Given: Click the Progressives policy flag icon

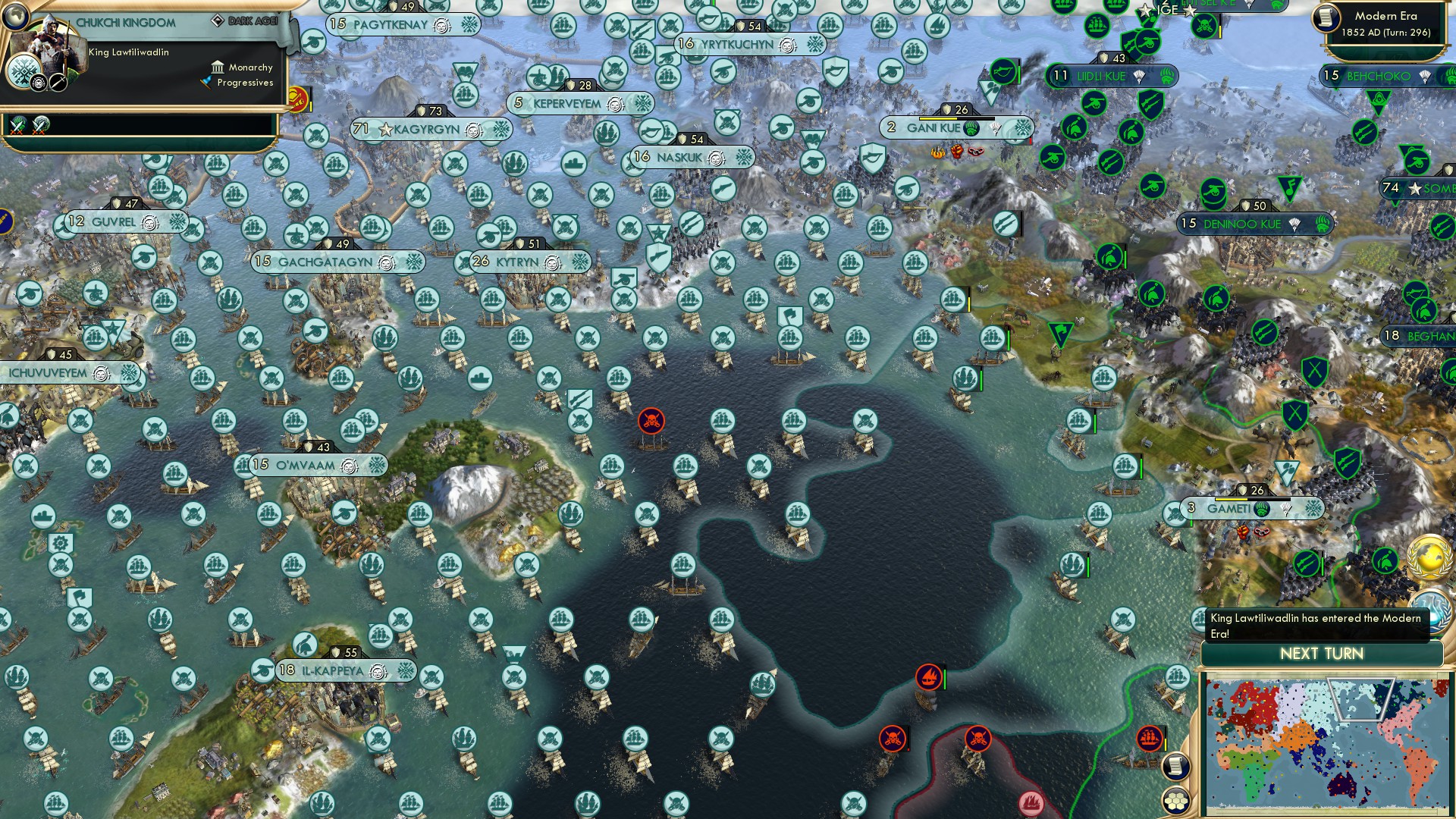Looking at the screenshot, I should (206, 82).
